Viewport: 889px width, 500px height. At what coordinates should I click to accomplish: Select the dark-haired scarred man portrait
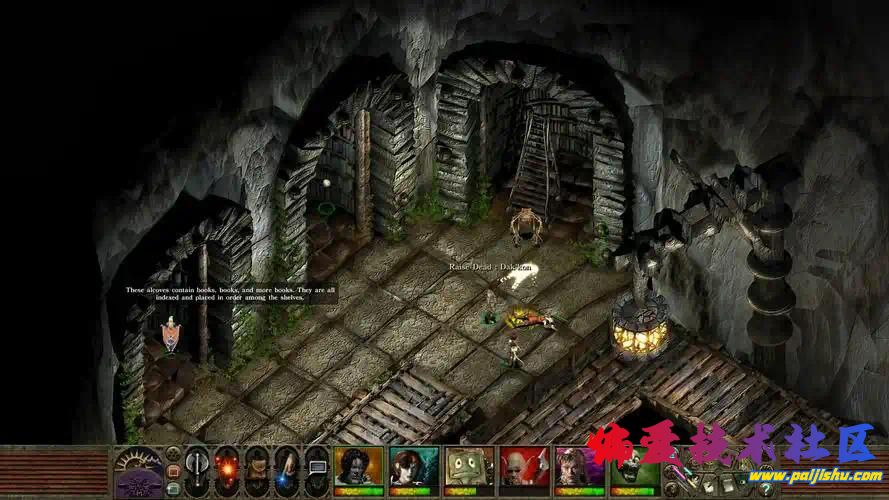[x=358, y=466]
